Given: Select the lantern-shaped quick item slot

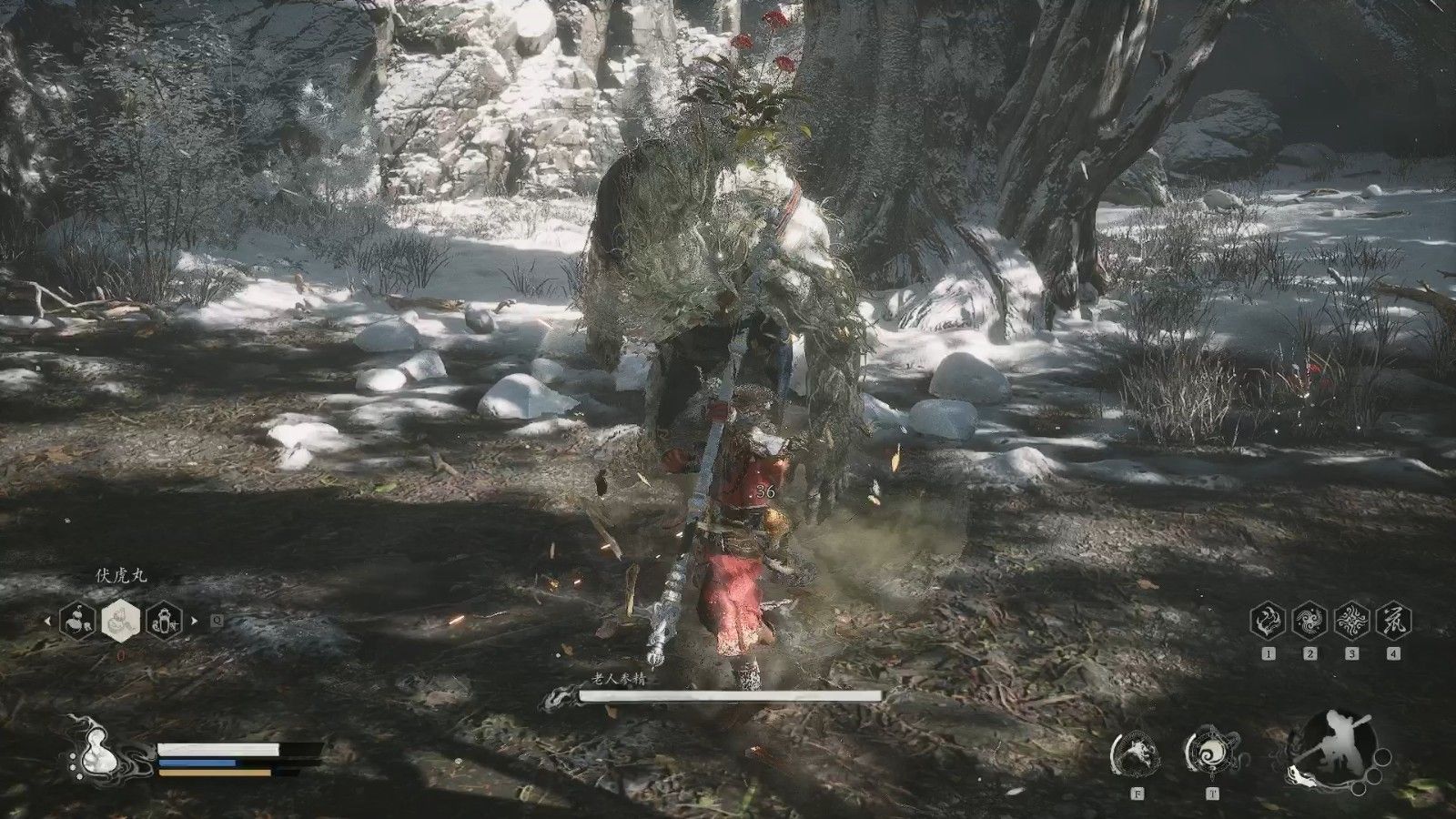Looking at the screenshot, I should click(165, 622).
